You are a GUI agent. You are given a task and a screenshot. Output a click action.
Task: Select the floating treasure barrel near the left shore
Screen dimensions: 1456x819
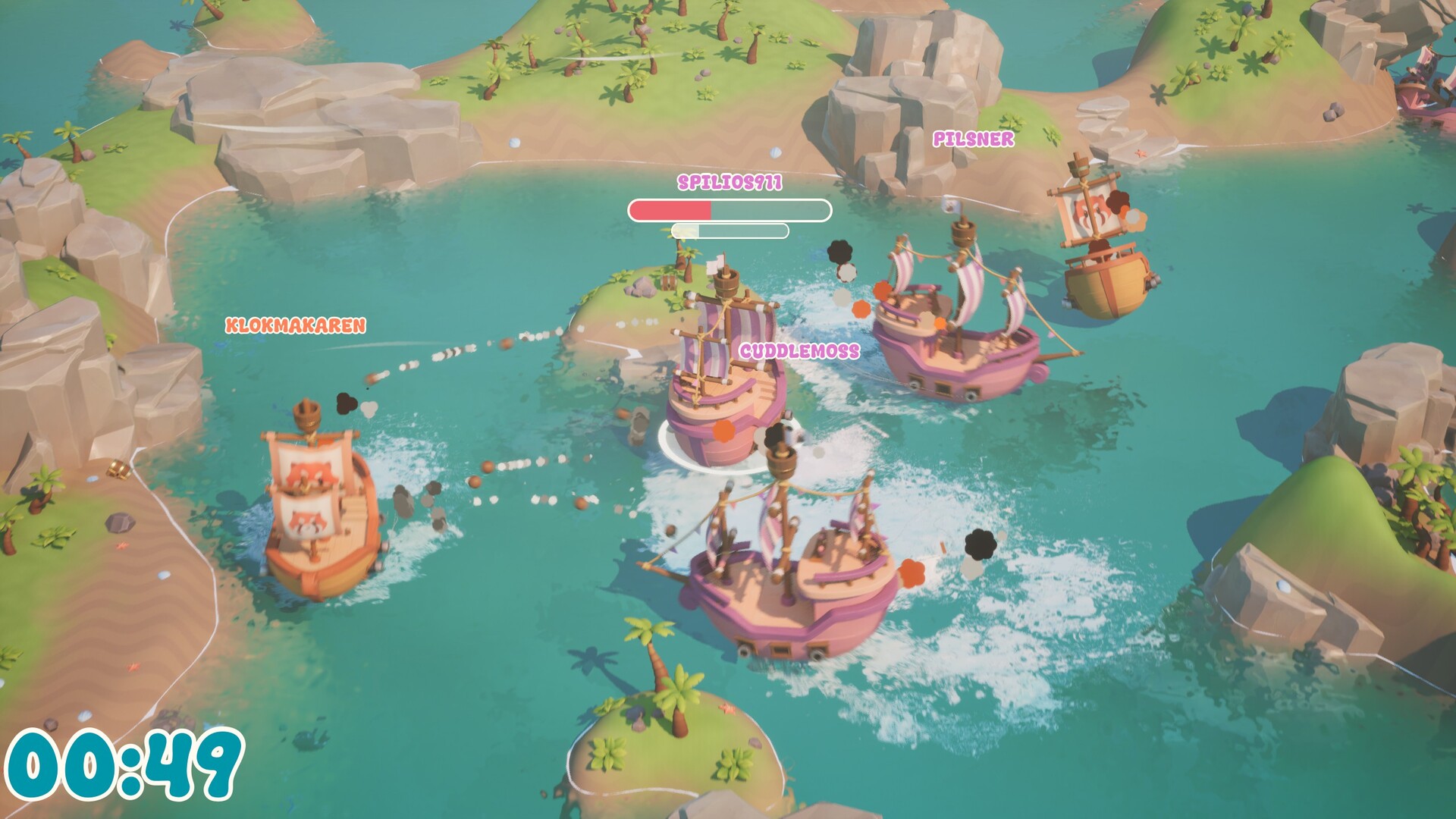119,470
